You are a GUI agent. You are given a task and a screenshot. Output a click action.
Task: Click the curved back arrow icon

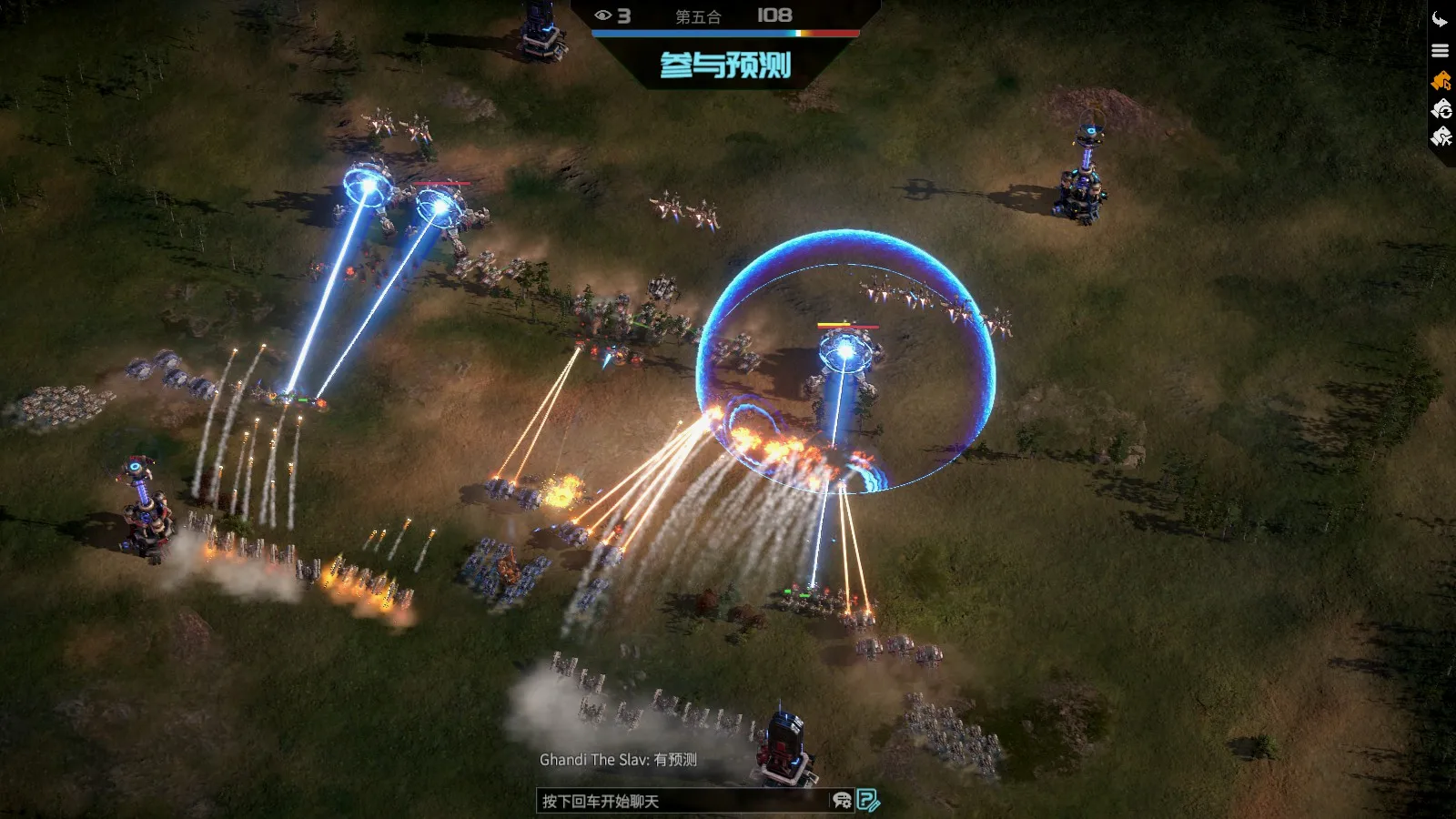tap(1440, 20)
